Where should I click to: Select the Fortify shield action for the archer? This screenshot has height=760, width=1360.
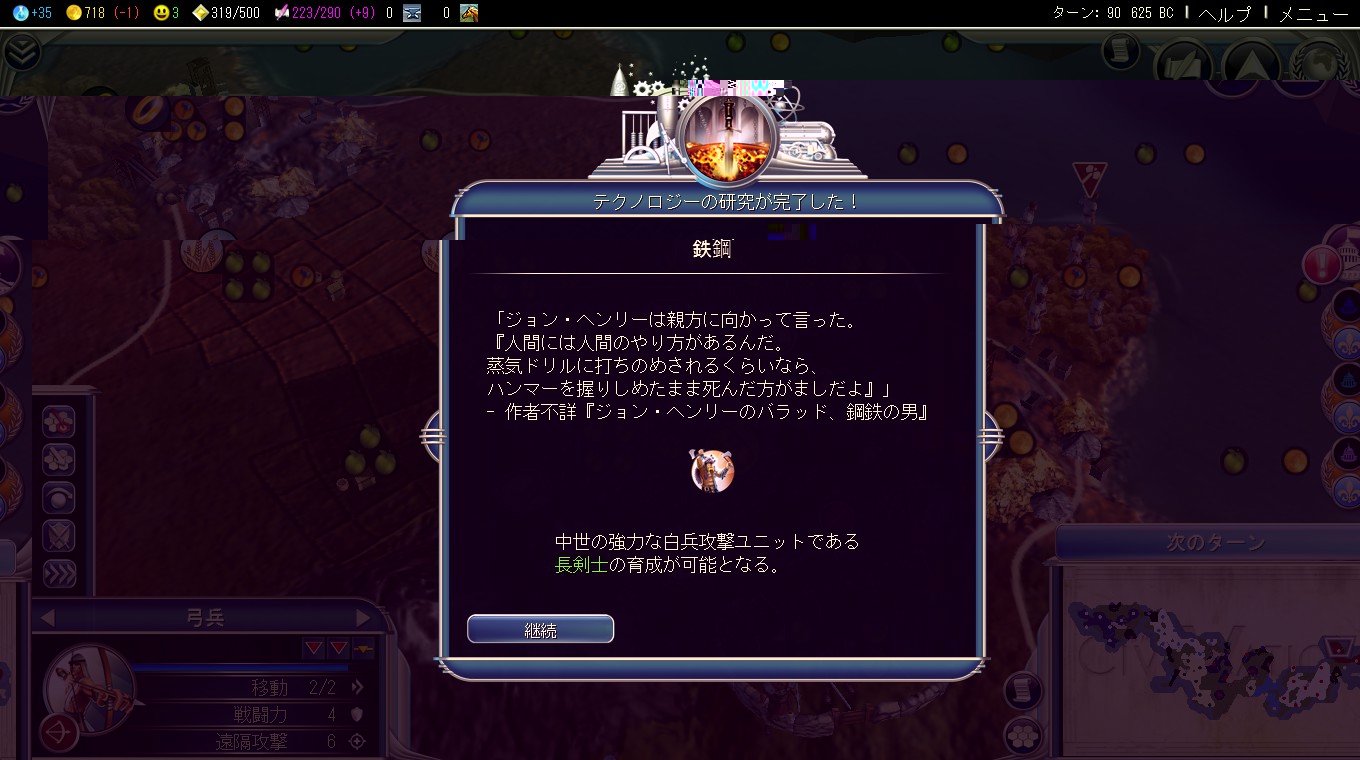58,535
